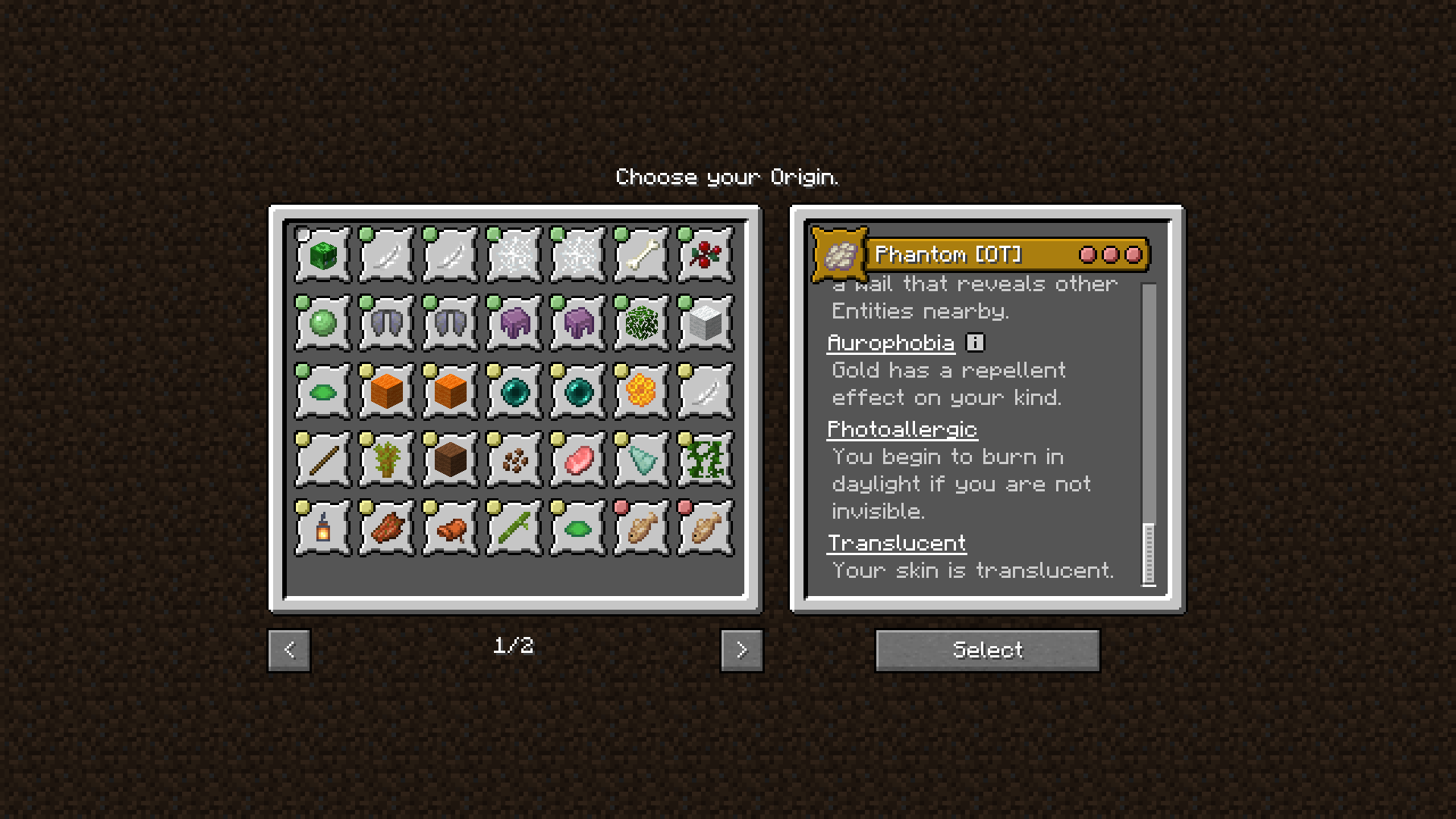The image size is (1456, 819).
Task: Select the yellow honeycomb origin icon
Action: [641, 391]
